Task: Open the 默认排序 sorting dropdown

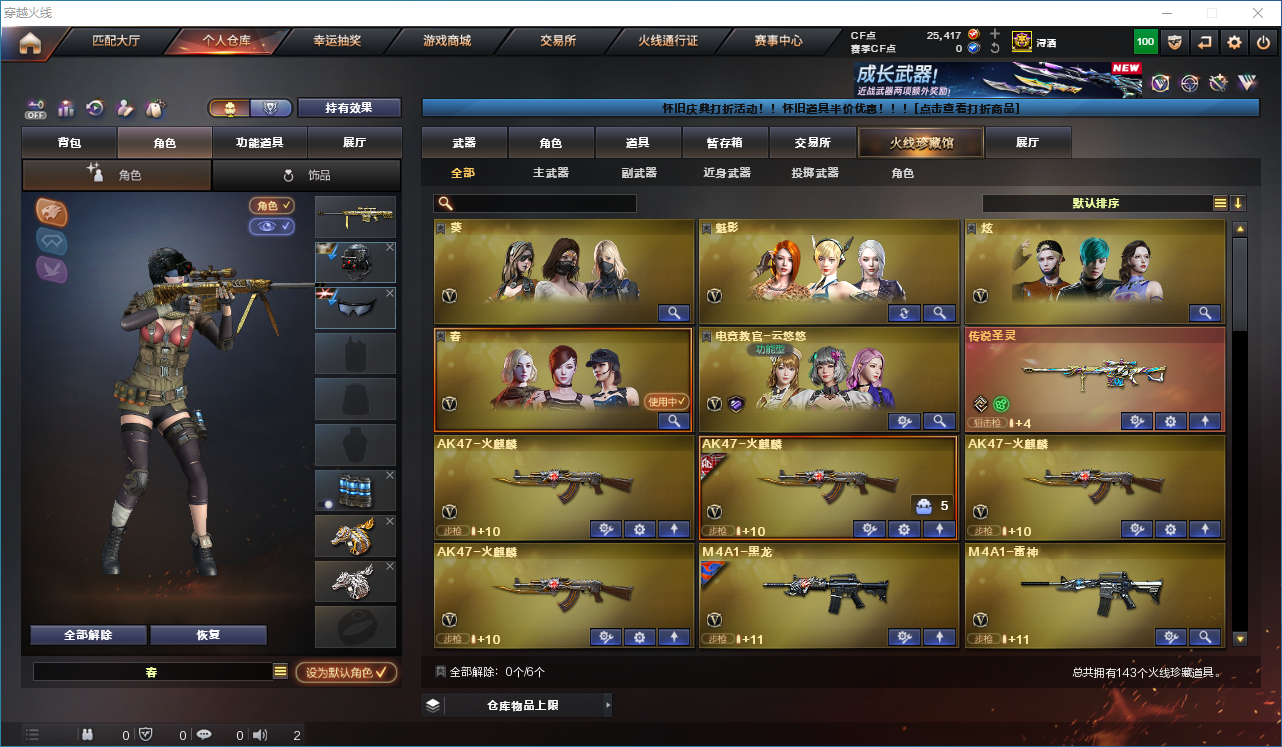Action: pyautogui.click(x=1110, y=203)
